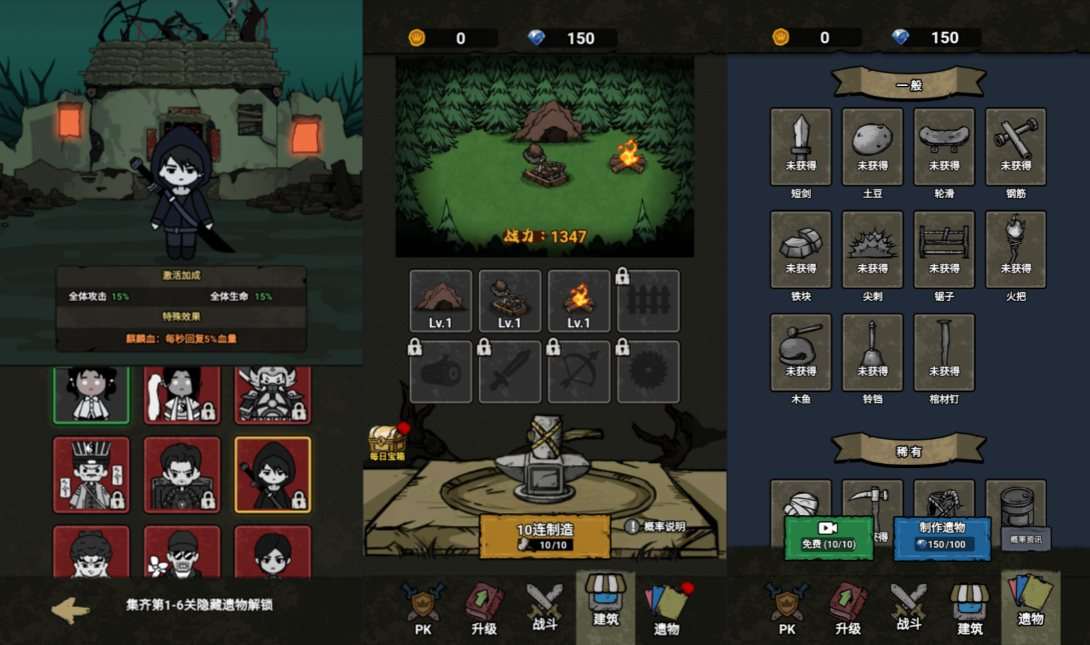The image size is (1090, 645).
Task: Choose the 轮滑 skateboard relic
Action: [944, 146]
